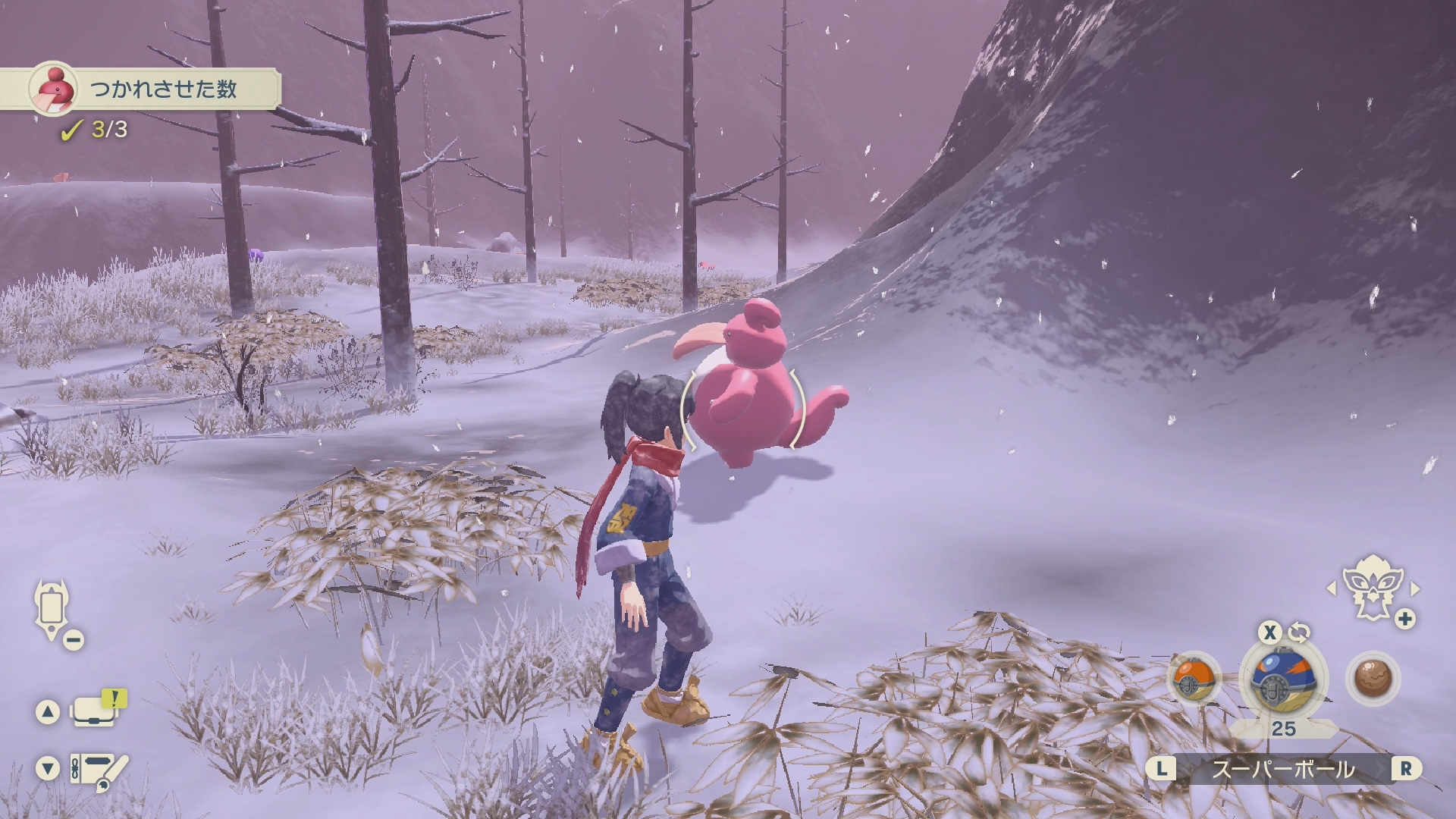This screenshot has width=1456, height=819.
Task: Summon the ride Pokémon via its icon
Action: [1371, 588]
